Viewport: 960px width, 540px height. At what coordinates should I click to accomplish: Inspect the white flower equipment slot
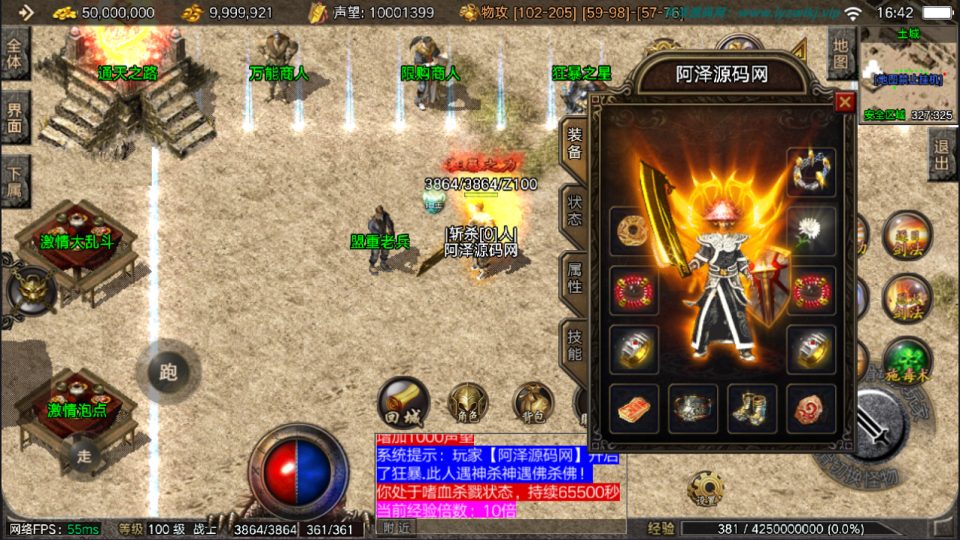(811, 230)
